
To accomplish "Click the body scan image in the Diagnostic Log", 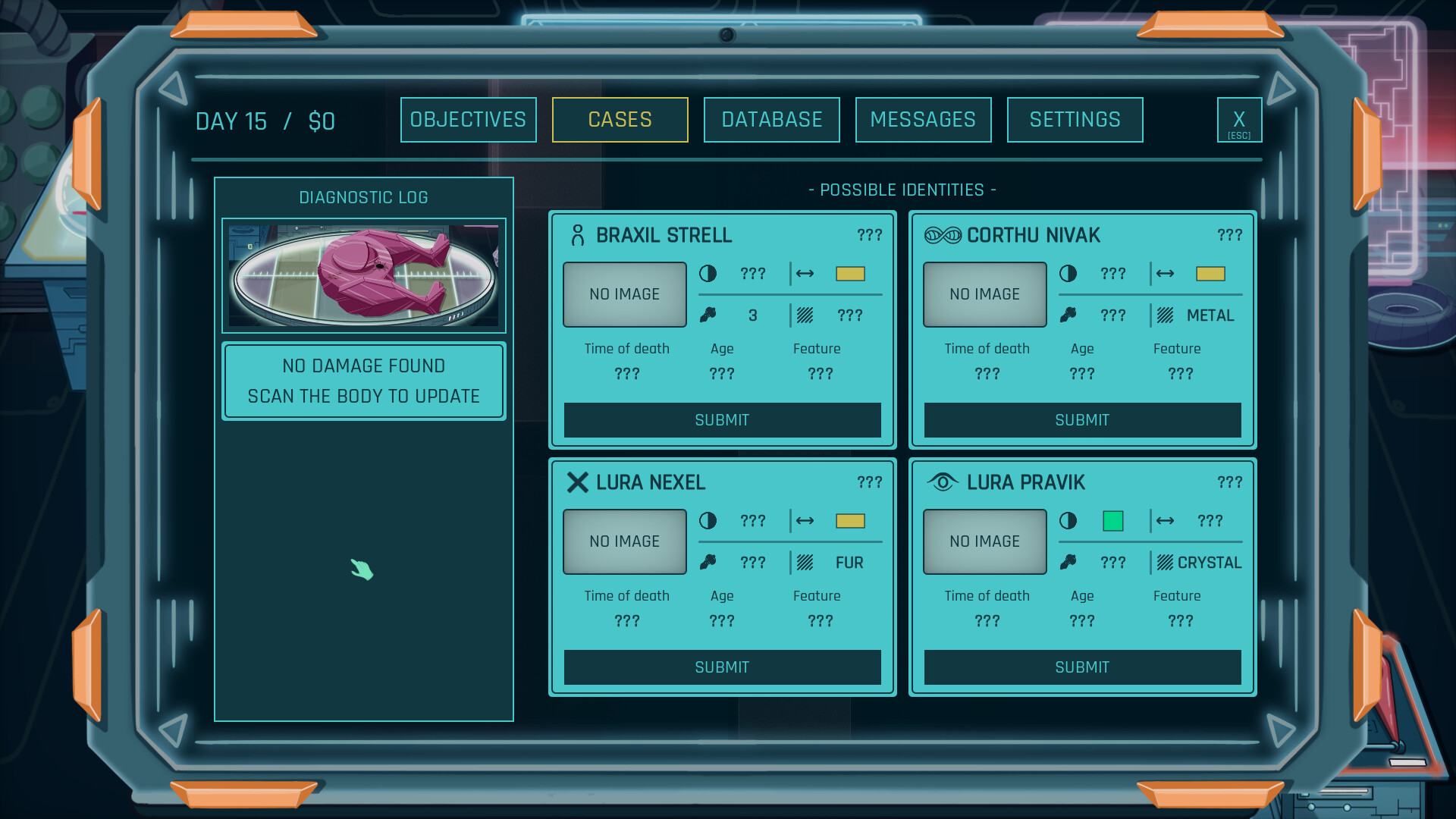I will [x=363, y=275].
